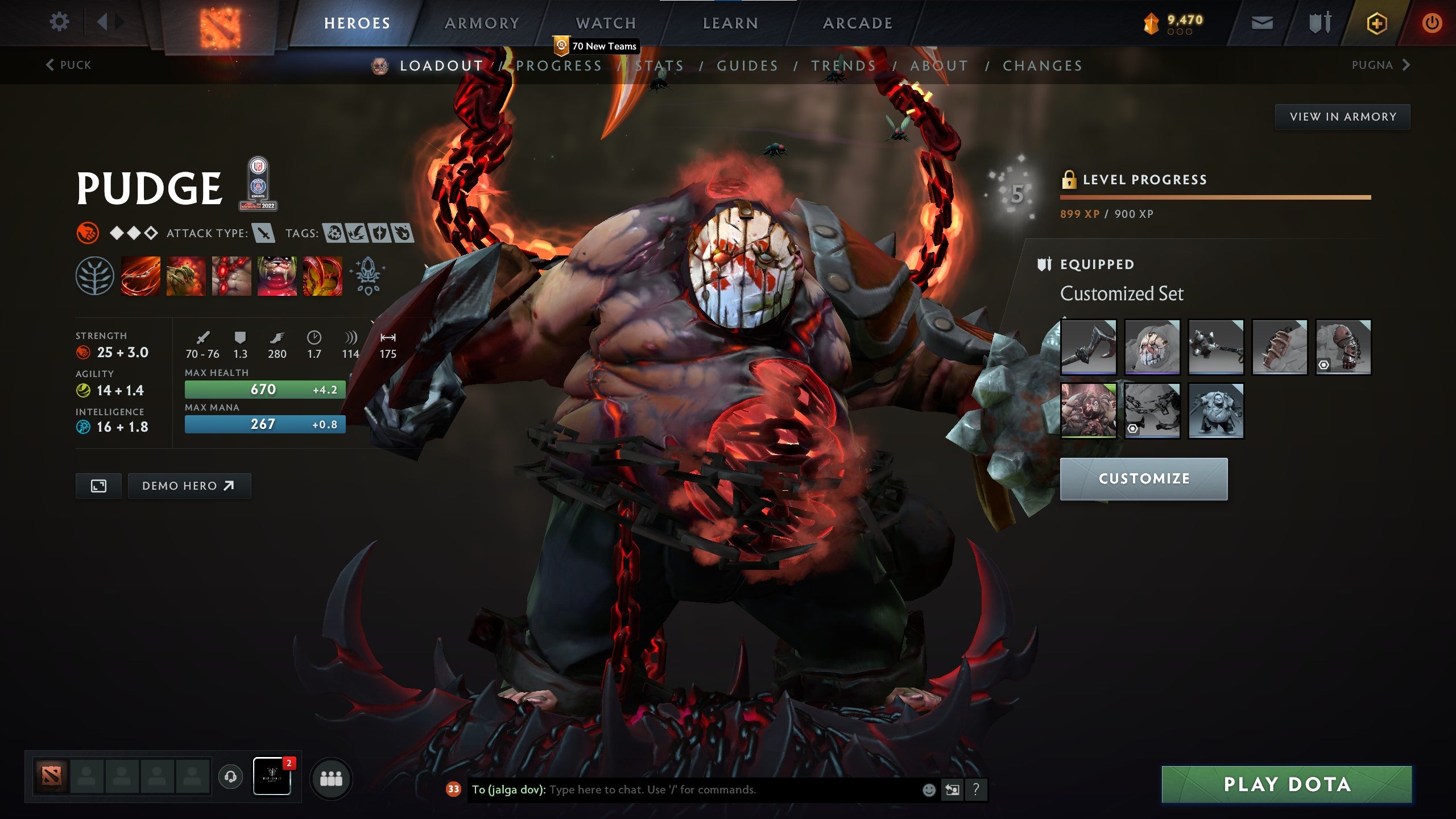Click the CUSTOMIZE button
This screenshot has width=1456, height=819.
[1144, 479]
